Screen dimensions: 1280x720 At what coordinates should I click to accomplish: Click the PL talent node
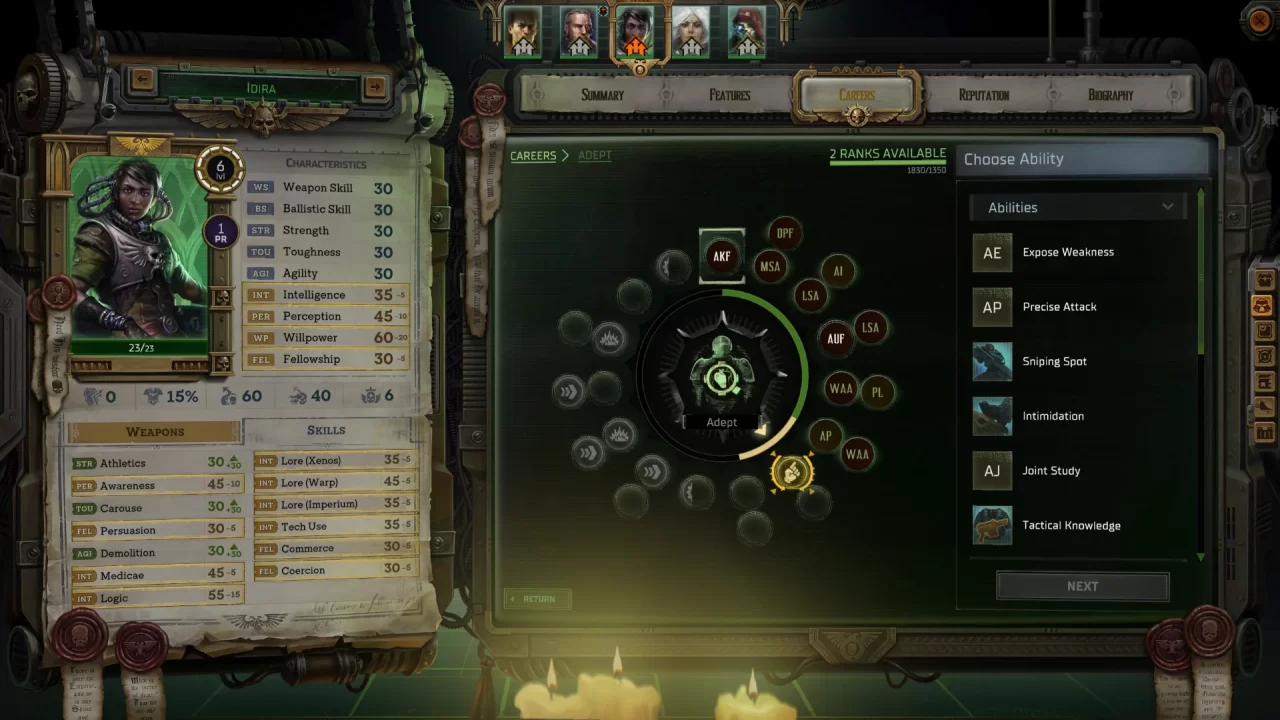(878, 391)
